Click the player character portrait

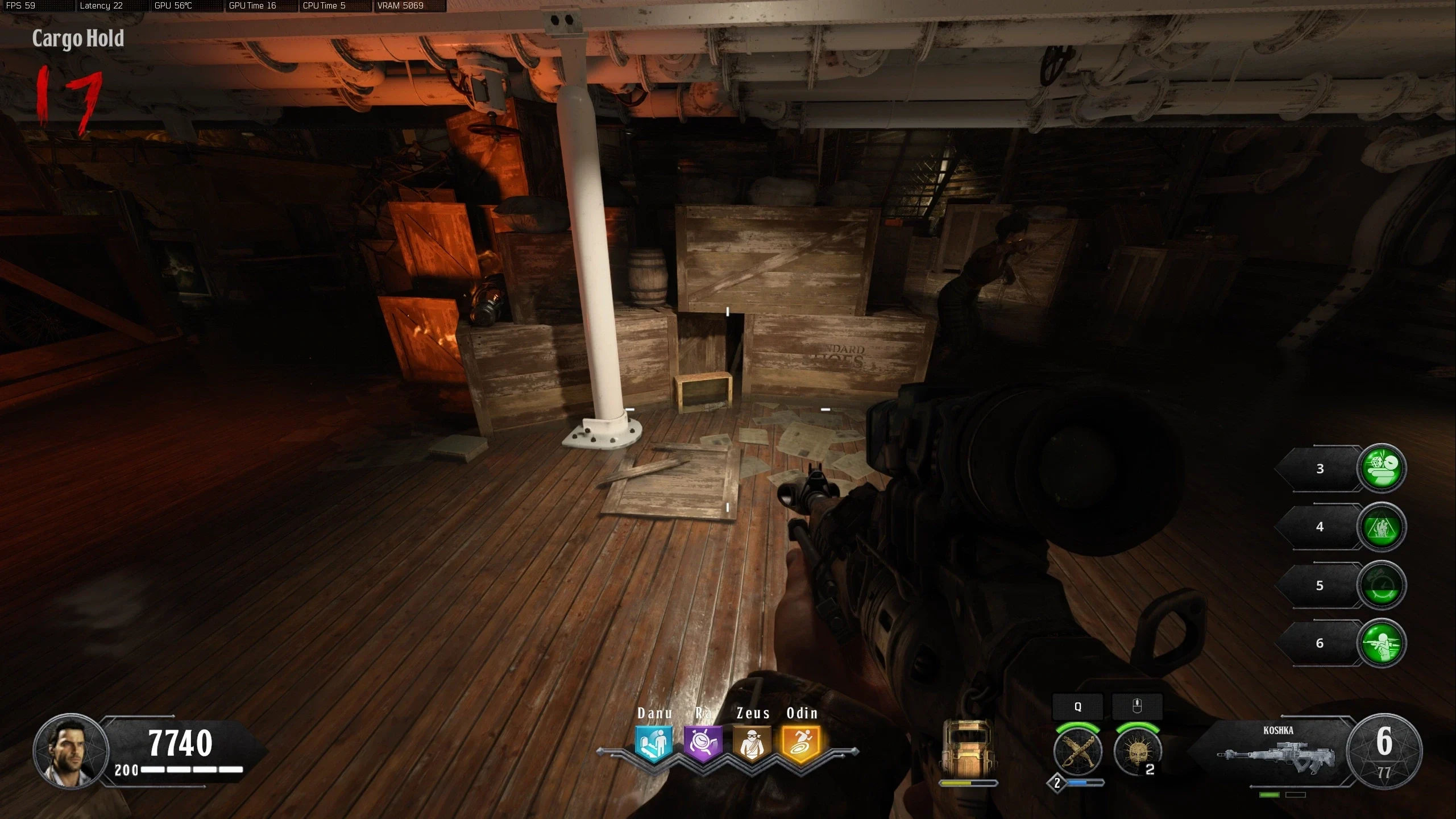click(70, 751)
